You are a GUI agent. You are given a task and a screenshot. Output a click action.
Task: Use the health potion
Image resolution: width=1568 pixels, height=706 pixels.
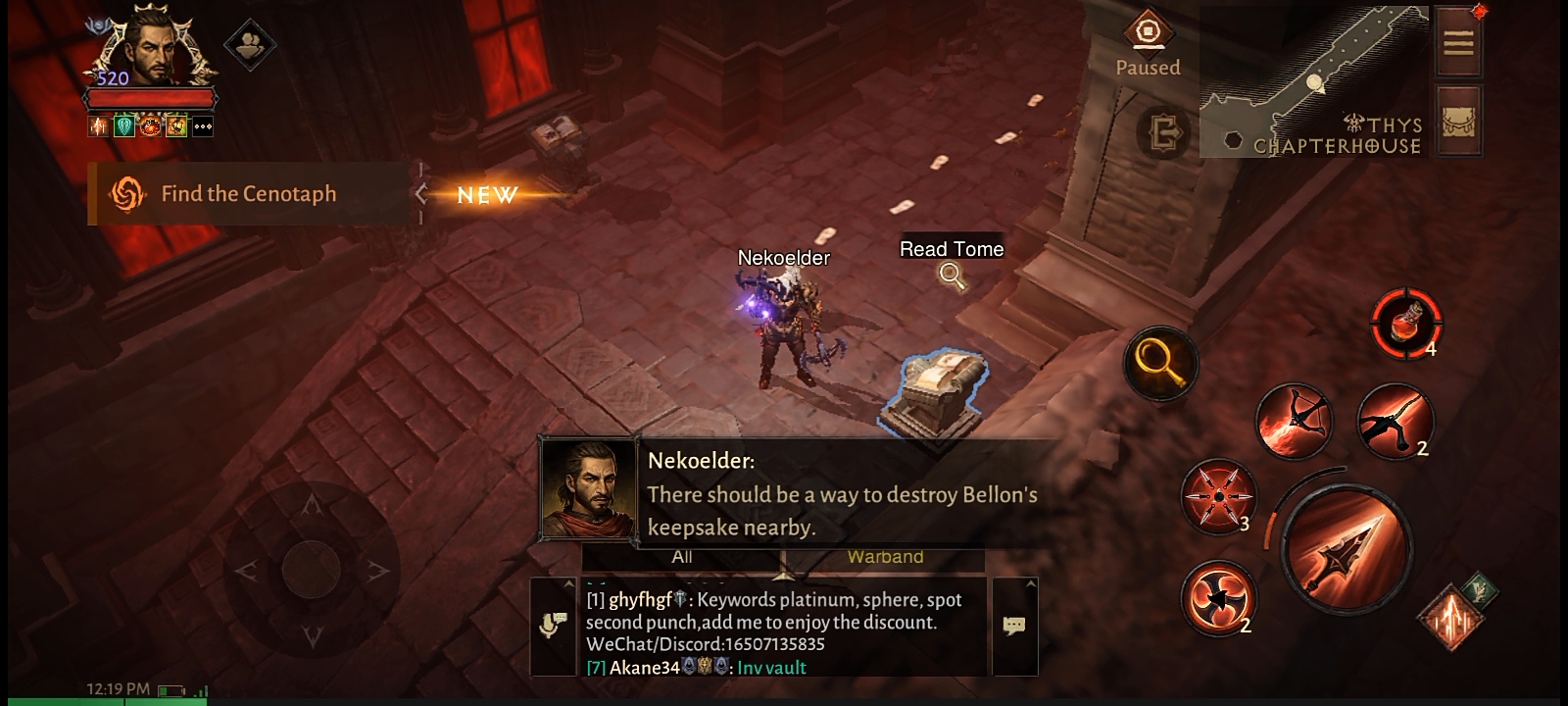coord(1406,324)
